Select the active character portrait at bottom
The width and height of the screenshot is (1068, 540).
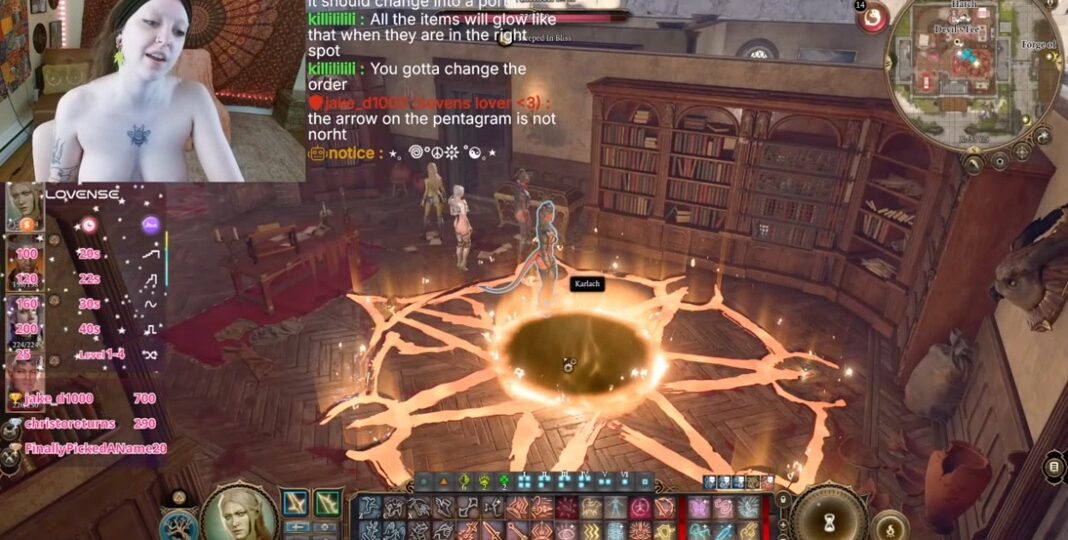[x=239, y=514]
